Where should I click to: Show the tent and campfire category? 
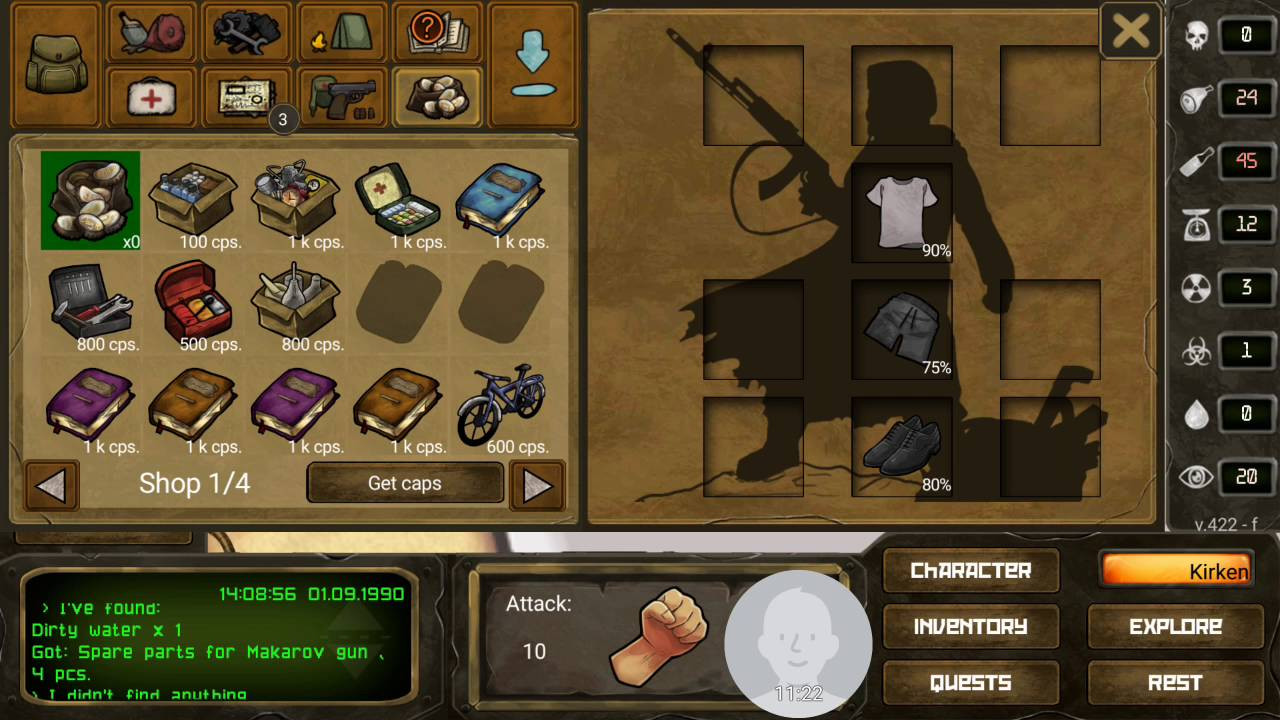(x=342, y=33)
